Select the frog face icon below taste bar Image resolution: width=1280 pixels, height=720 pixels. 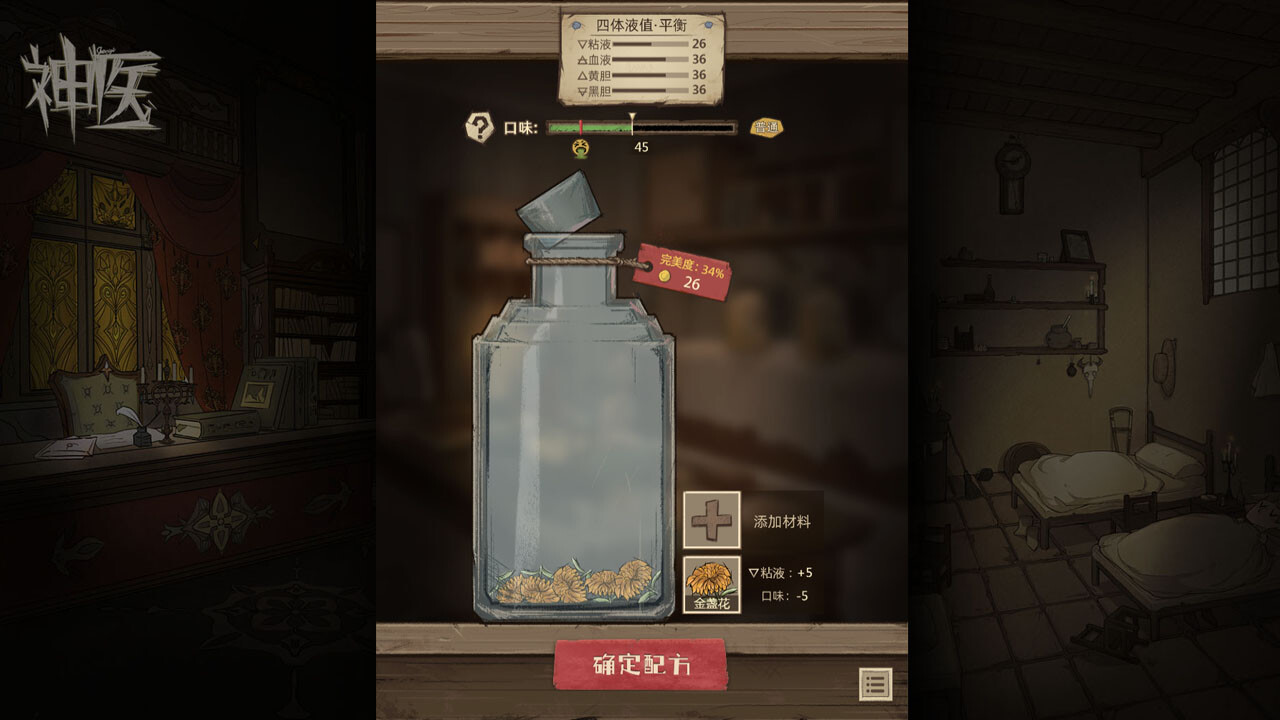click(578, 149)
